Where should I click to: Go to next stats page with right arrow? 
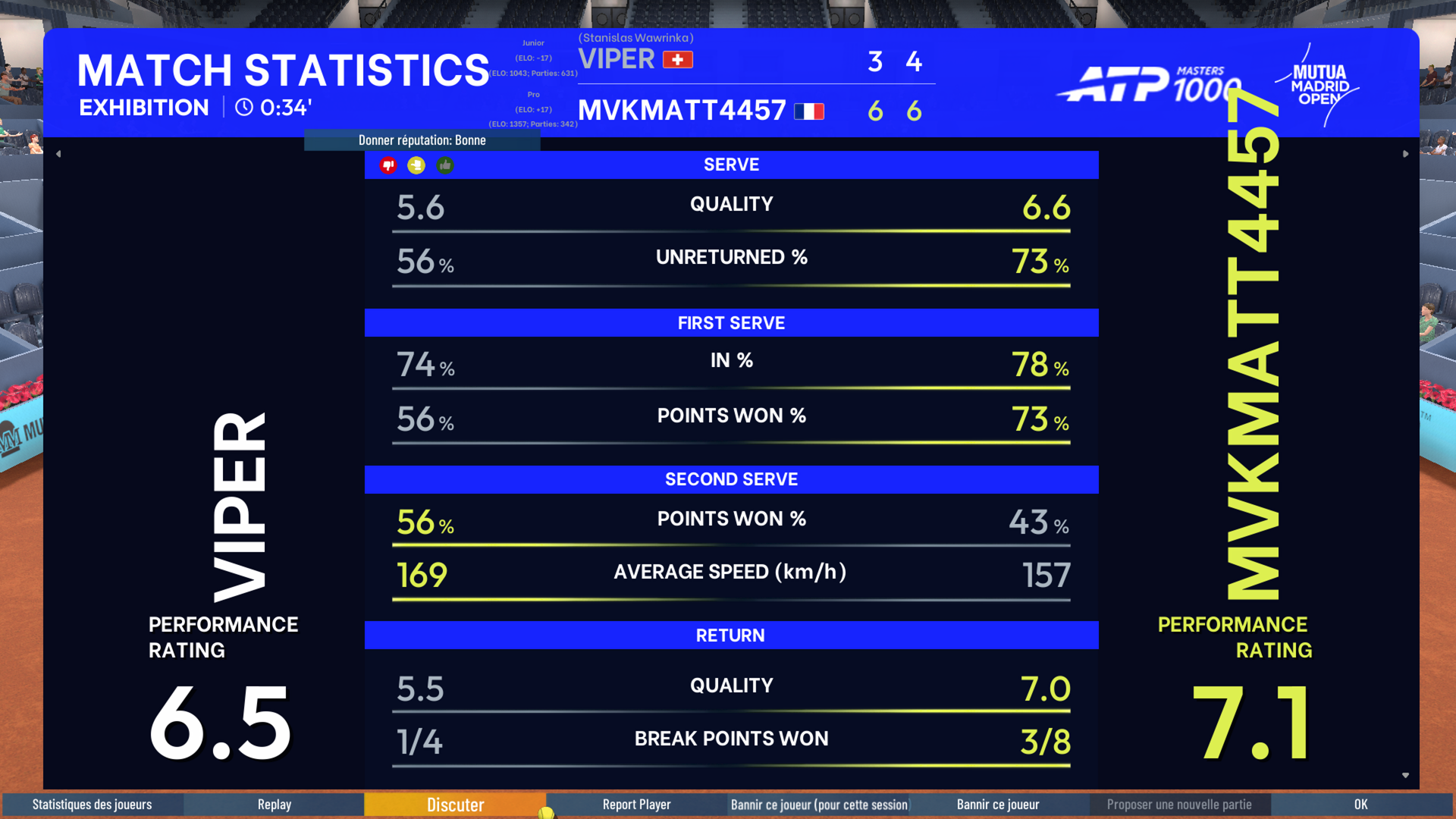pyautogui.click(x=1405, y=154)
